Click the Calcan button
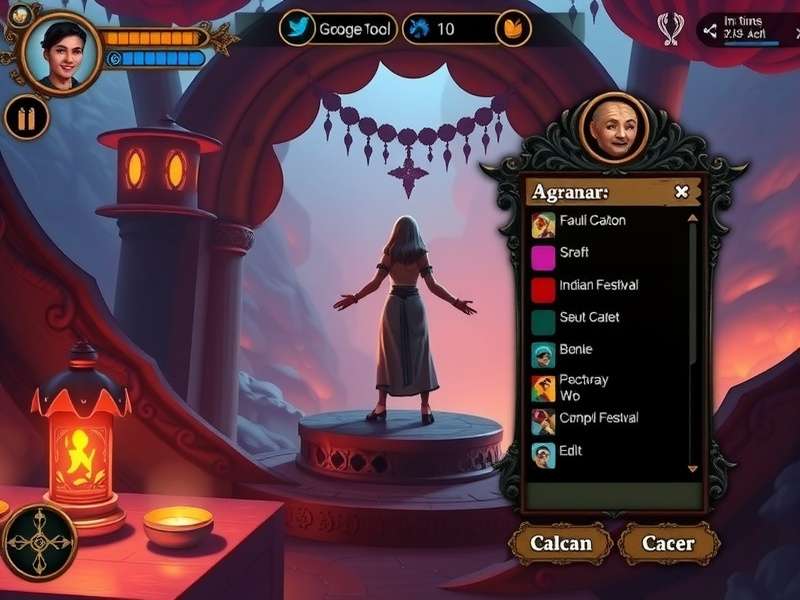Viewport: 800px width, 600px height. [x=560, y=544]
